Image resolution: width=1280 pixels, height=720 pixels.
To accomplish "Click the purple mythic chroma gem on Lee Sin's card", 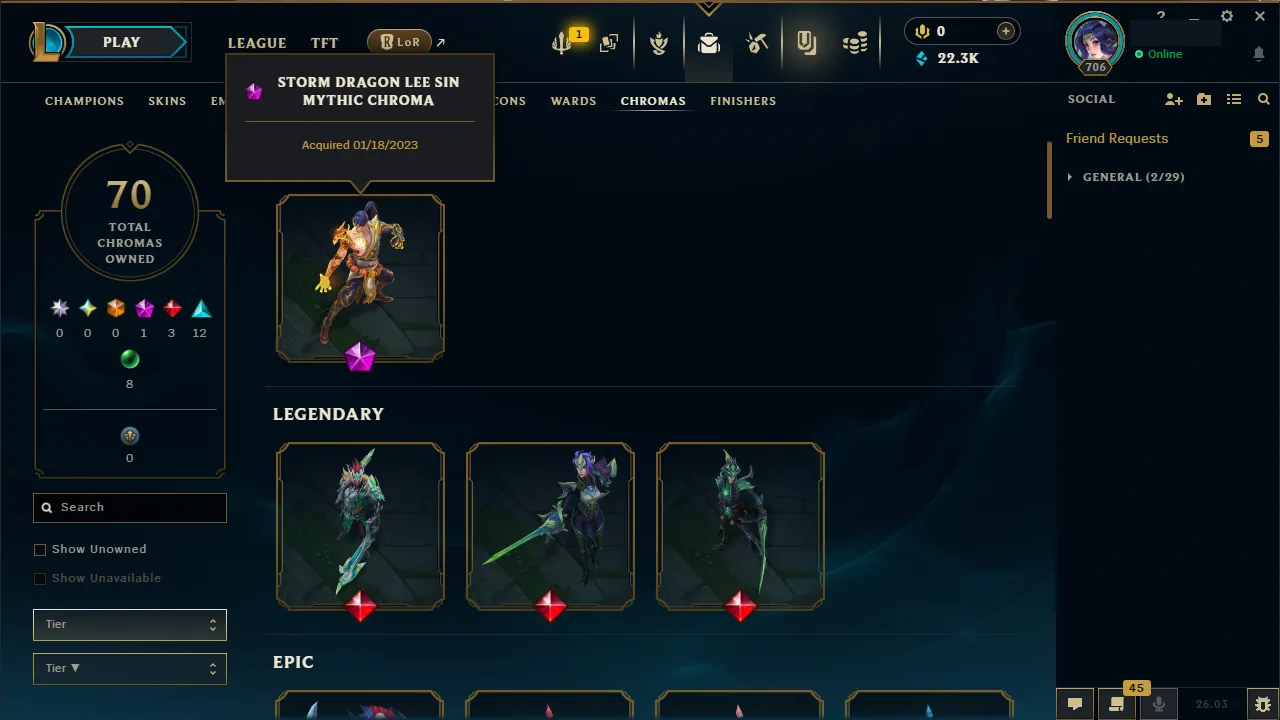I will [x=360, y=359].
